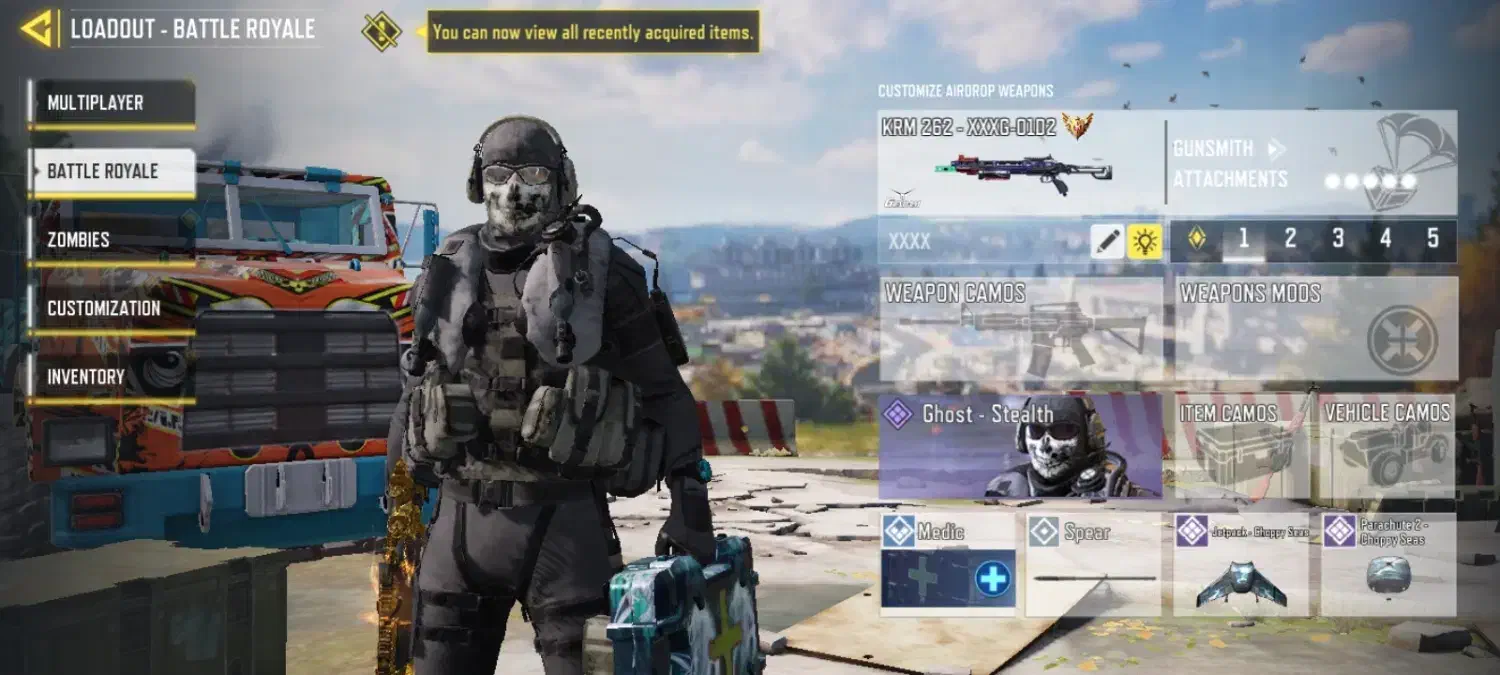Switch to the Multiplayer tab
Screen dimensions: 1500x675
112,103
